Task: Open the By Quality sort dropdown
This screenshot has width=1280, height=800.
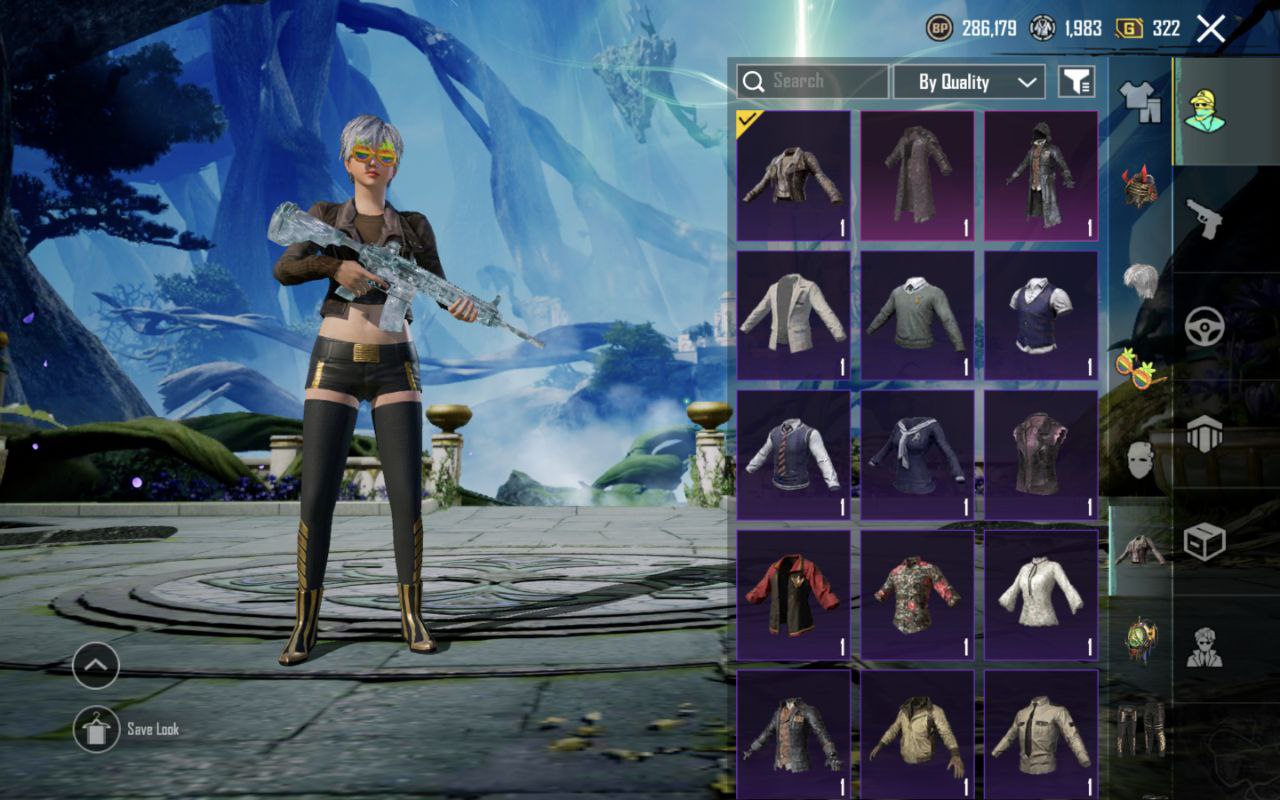Action: tap(968, 82)
